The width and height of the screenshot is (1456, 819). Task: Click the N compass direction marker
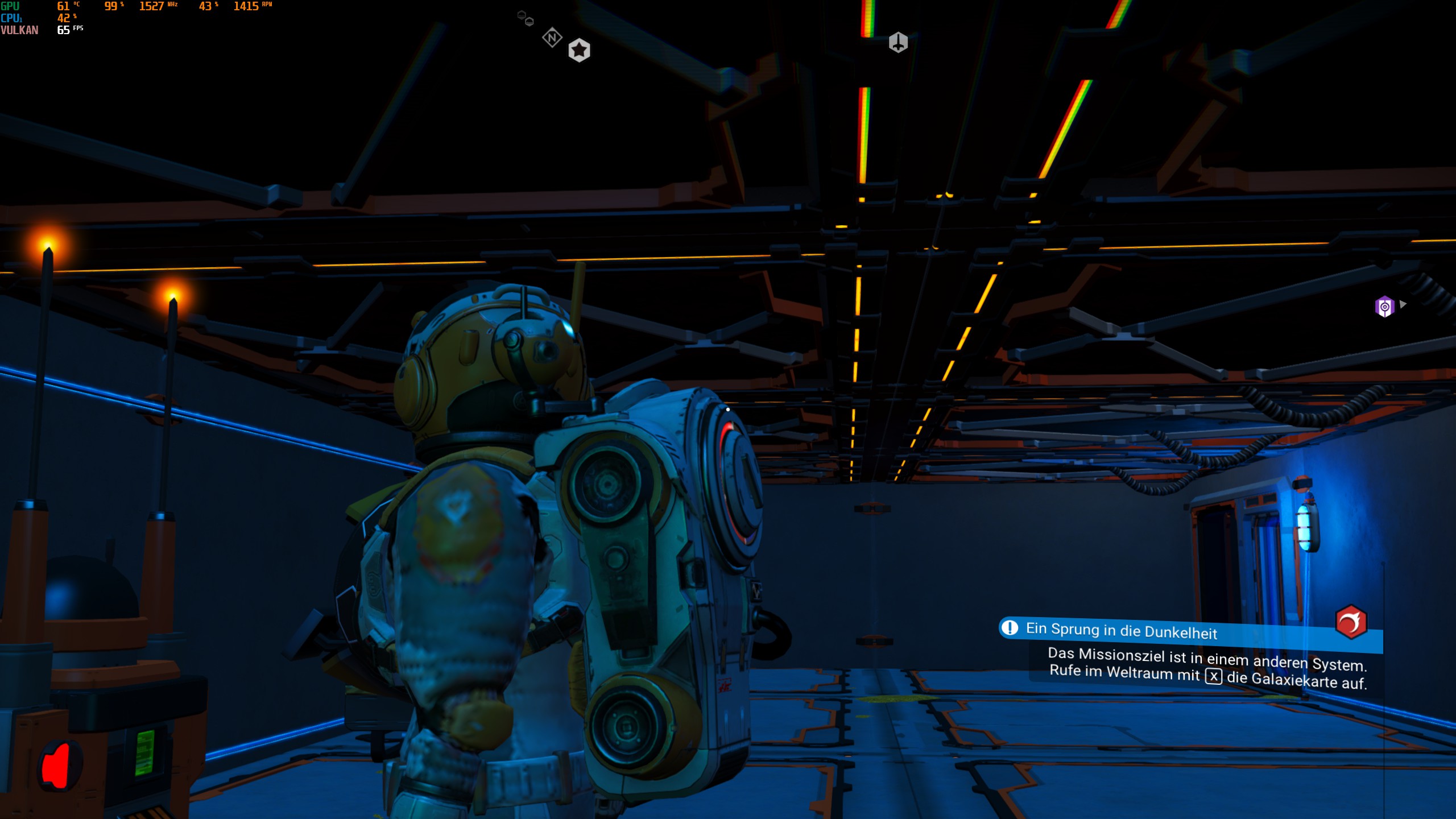(x=551, y=37)
